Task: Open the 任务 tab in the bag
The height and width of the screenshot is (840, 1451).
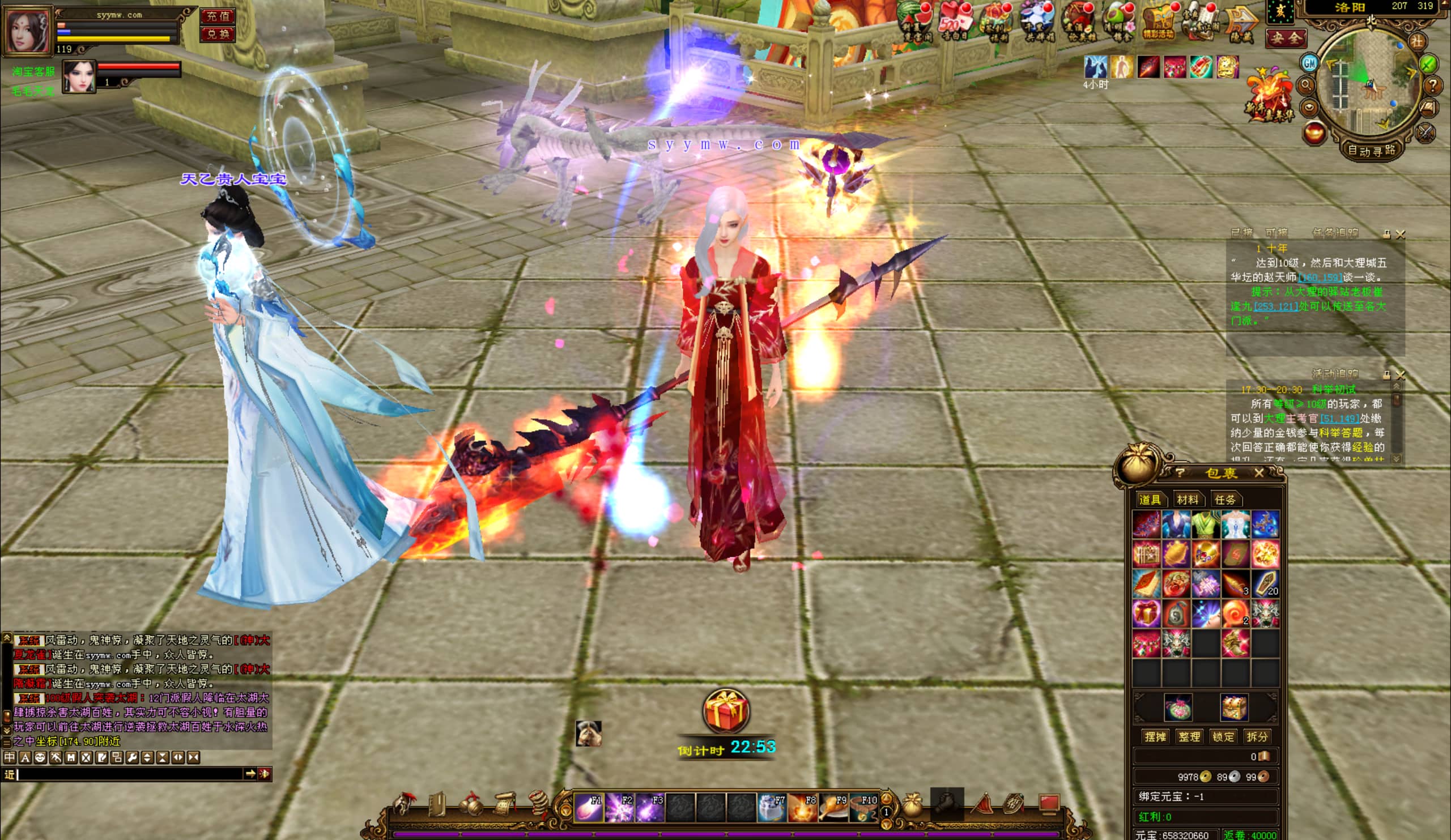Action: [1225, 499]
